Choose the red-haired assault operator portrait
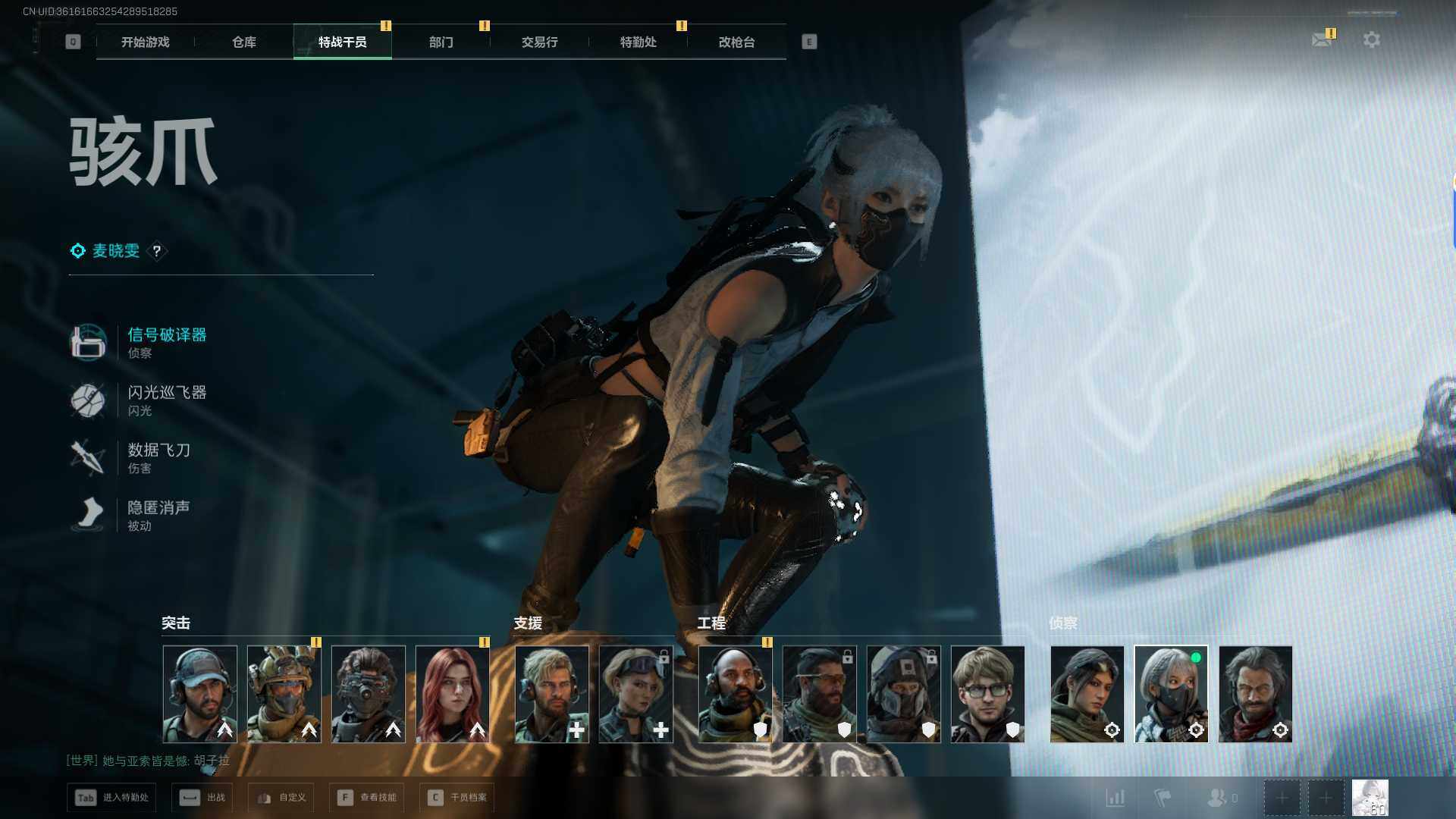1456x819 pixels. point(453,694)
